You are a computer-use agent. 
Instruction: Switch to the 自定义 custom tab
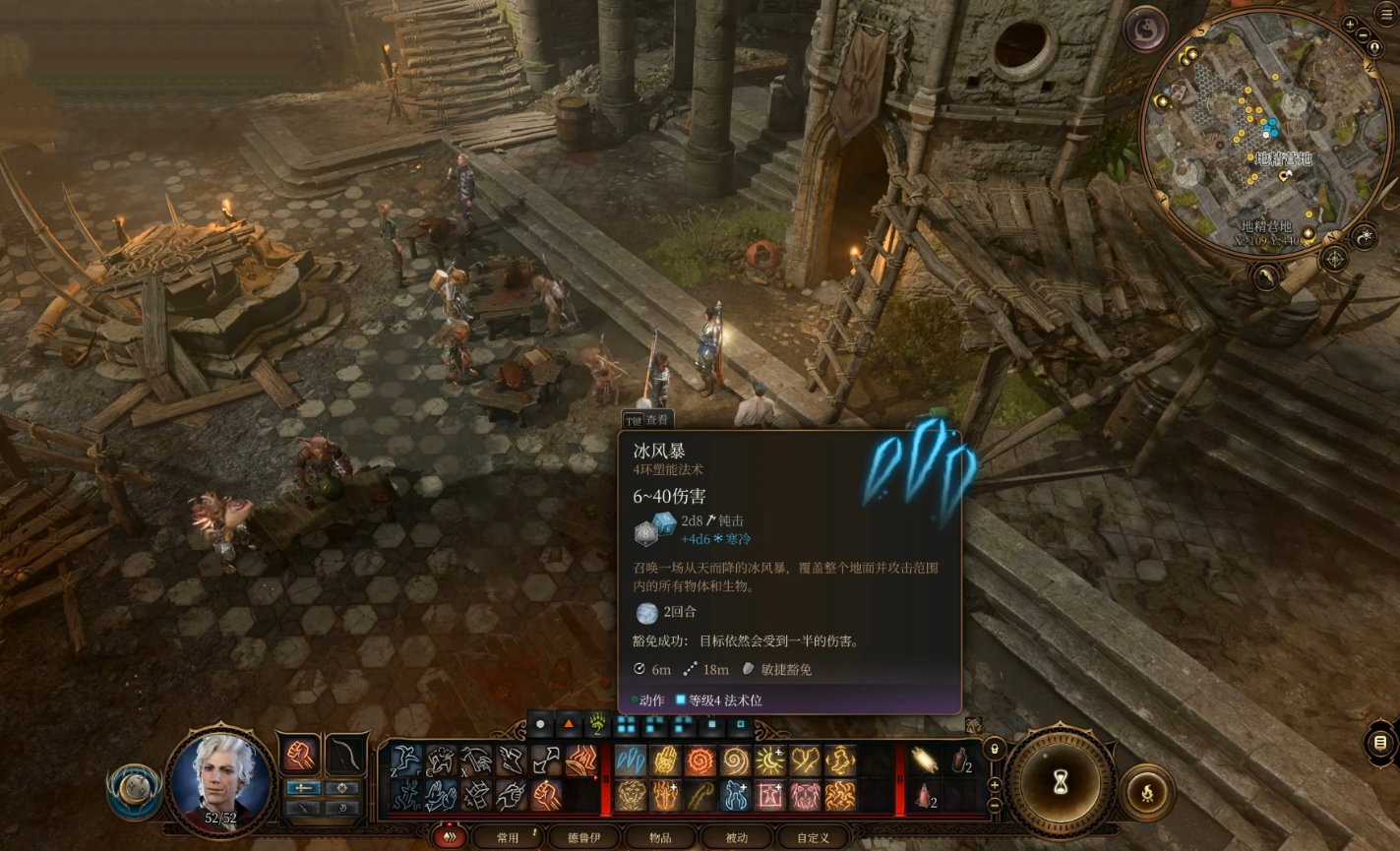click(813, 837)
